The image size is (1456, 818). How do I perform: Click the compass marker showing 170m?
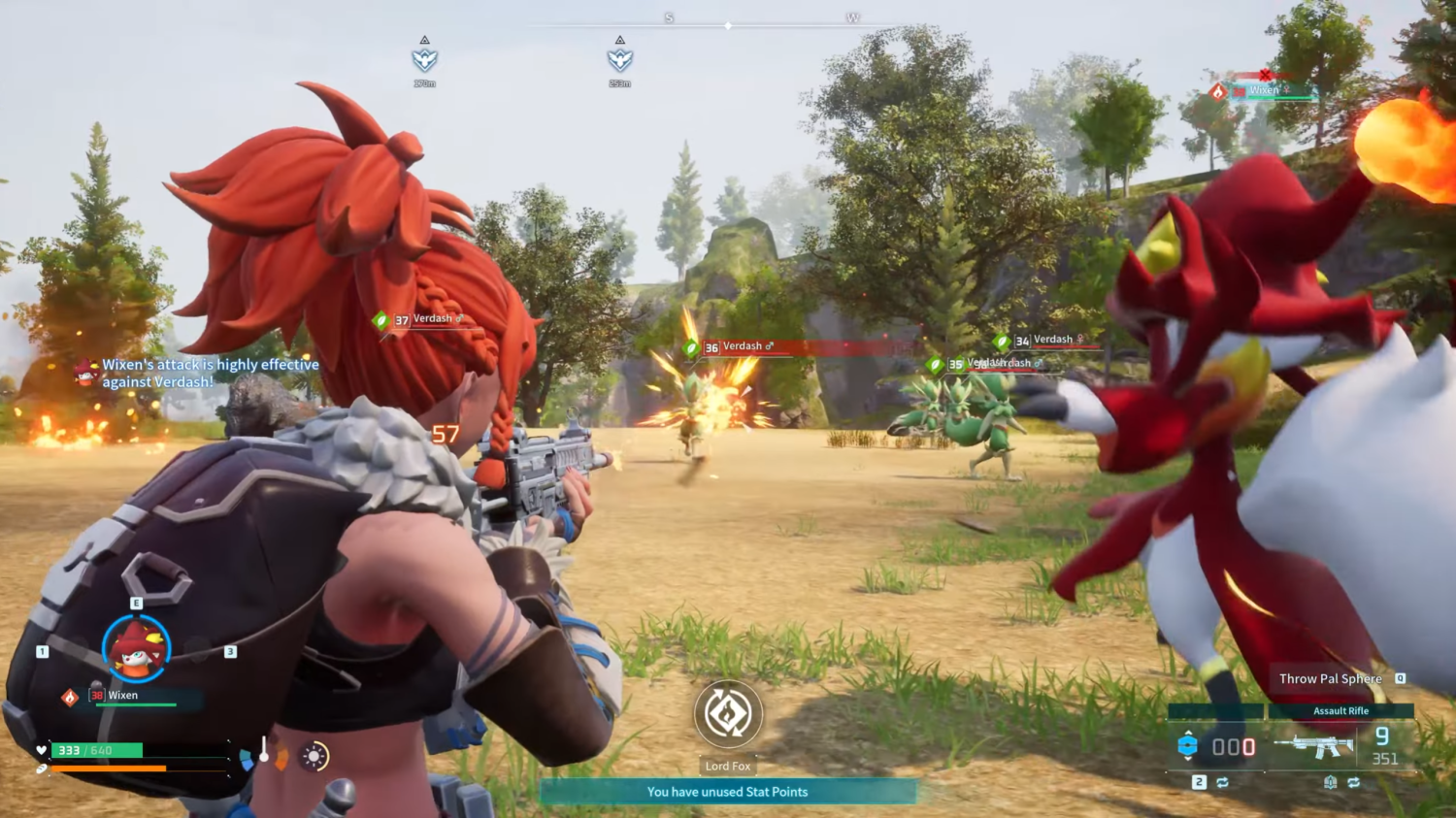tap(425, 59)
